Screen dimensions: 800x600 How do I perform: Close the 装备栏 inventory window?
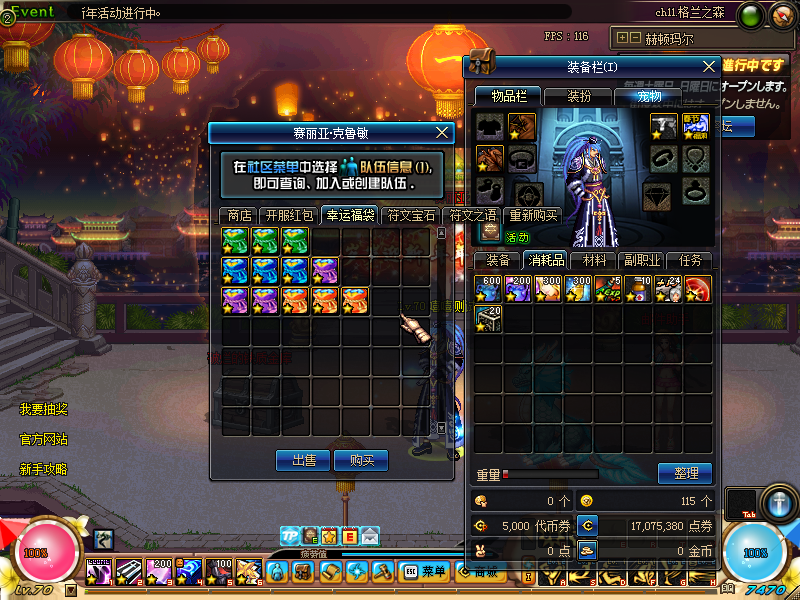[709, 66]
